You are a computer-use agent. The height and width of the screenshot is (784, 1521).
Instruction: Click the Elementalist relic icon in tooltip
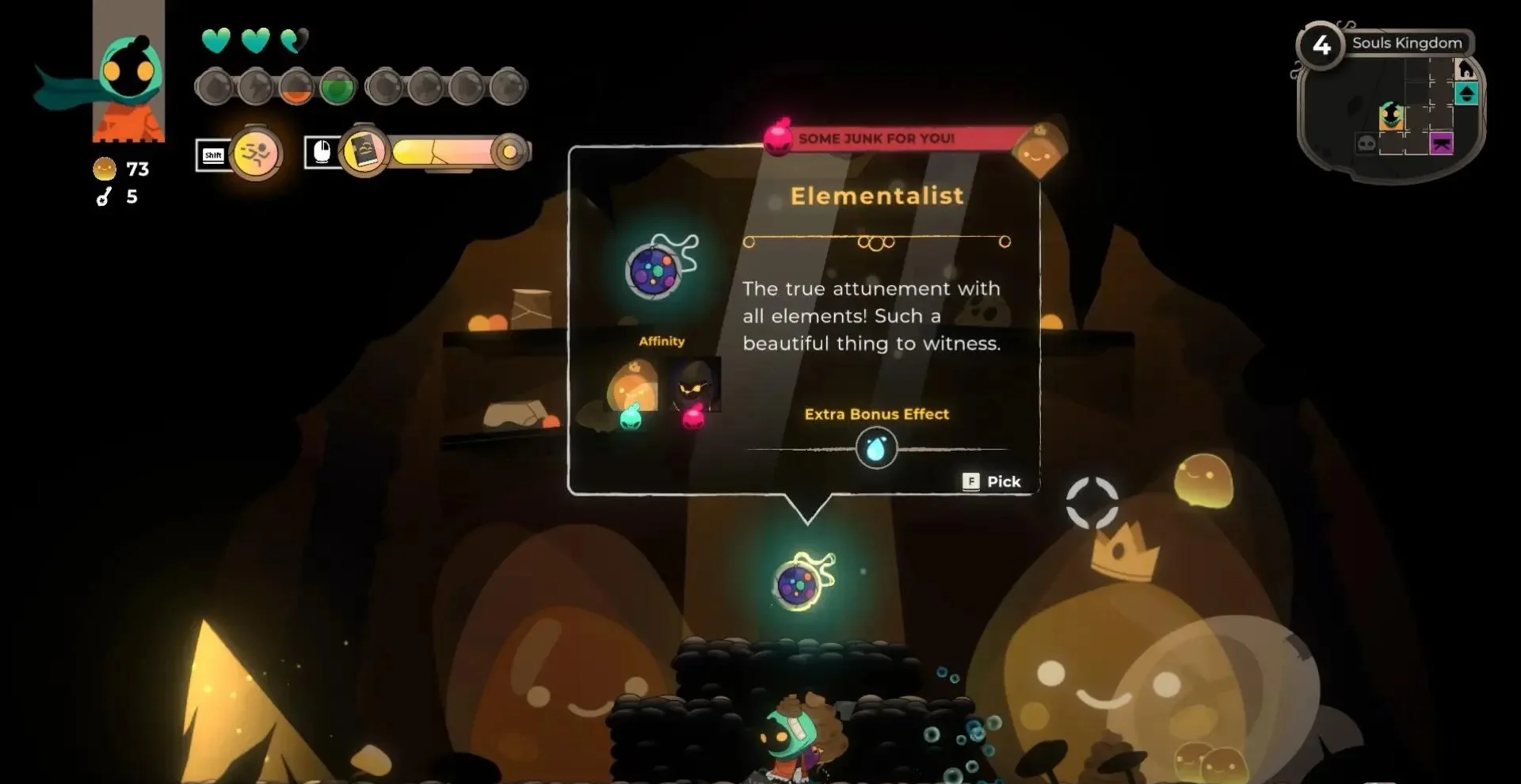tap(657, 269)
